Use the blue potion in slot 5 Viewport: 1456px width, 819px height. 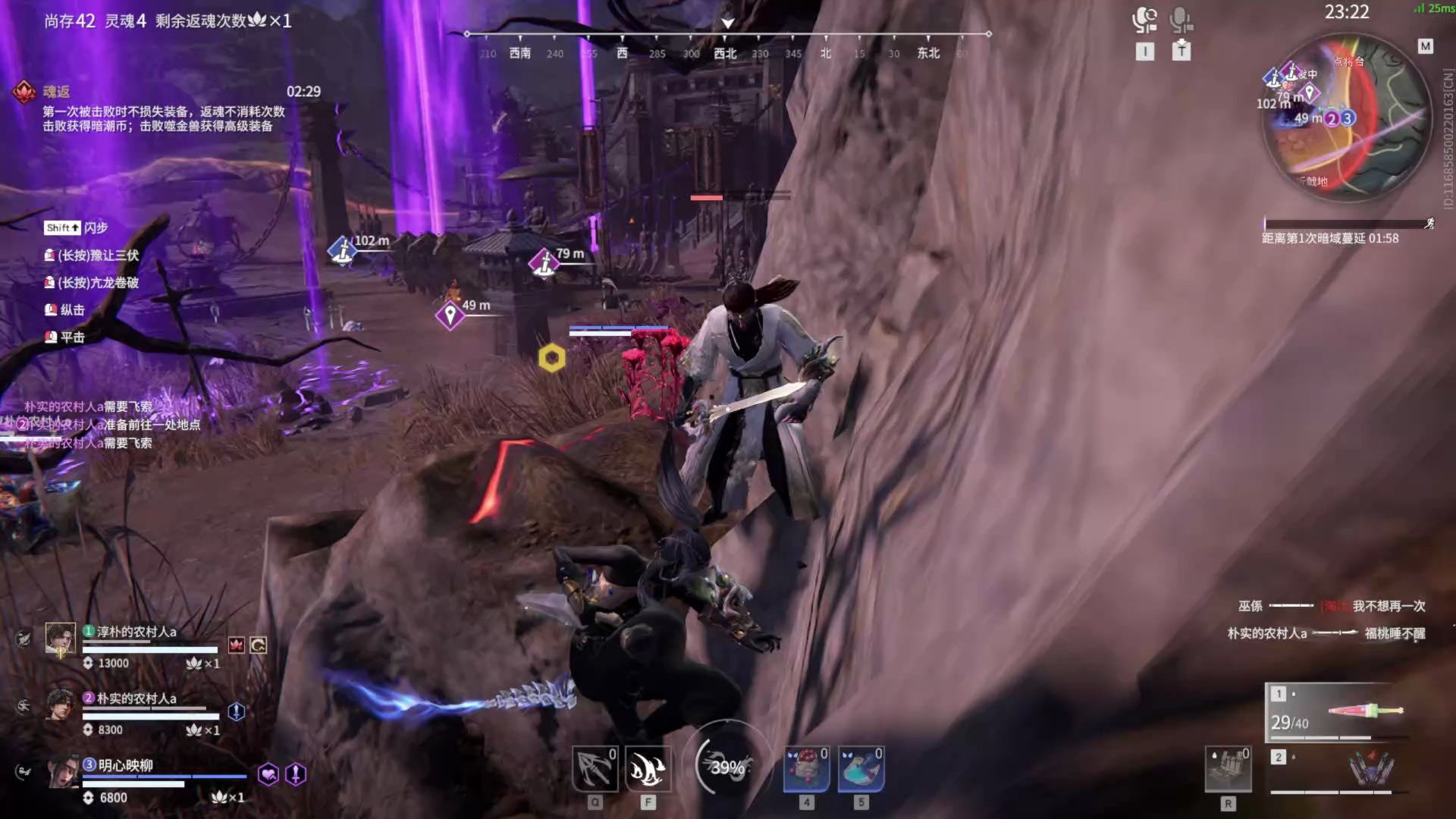tap(861, 769)
